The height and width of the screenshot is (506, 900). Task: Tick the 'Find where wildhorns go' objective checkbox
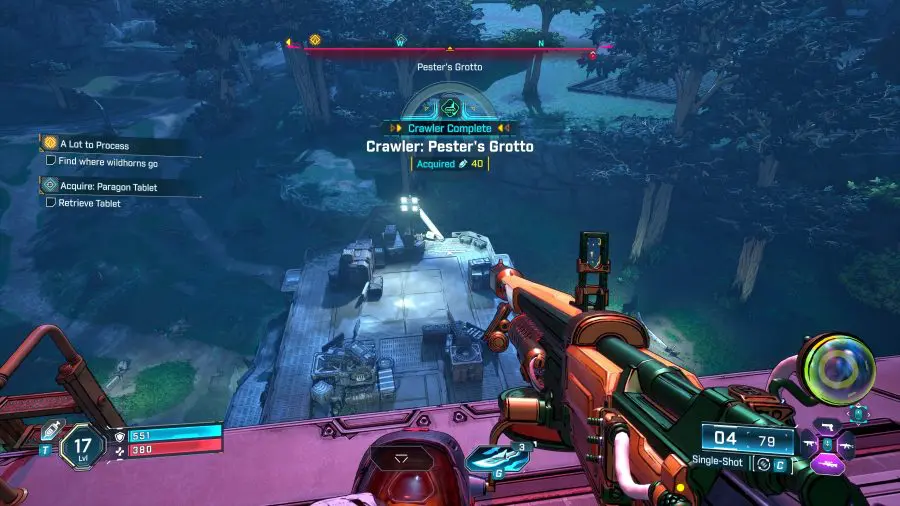[x=51, y=160]
